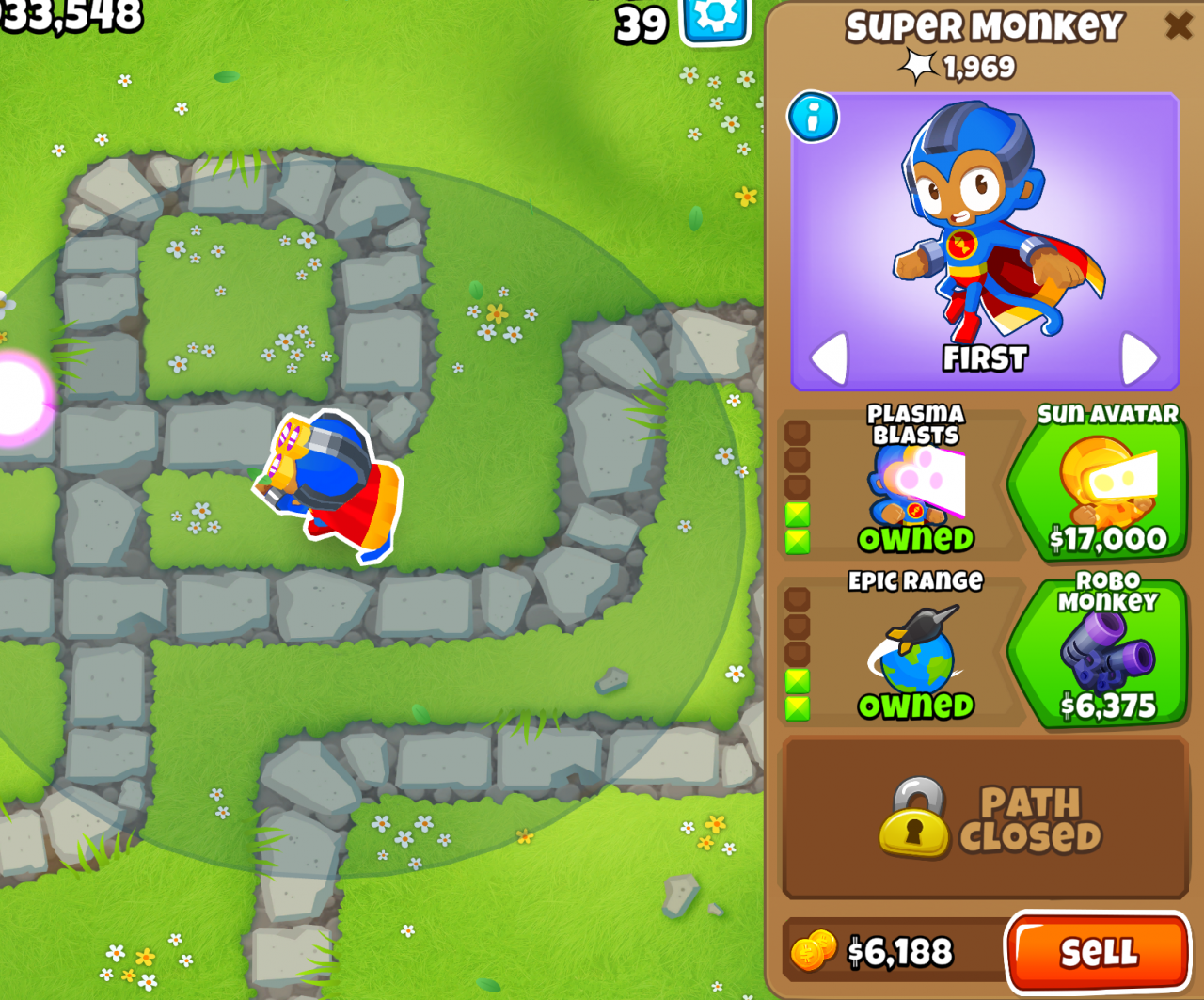1204x1000 pixels.
Task: Expand next targeting option with right arrow
Action: 1139,358
